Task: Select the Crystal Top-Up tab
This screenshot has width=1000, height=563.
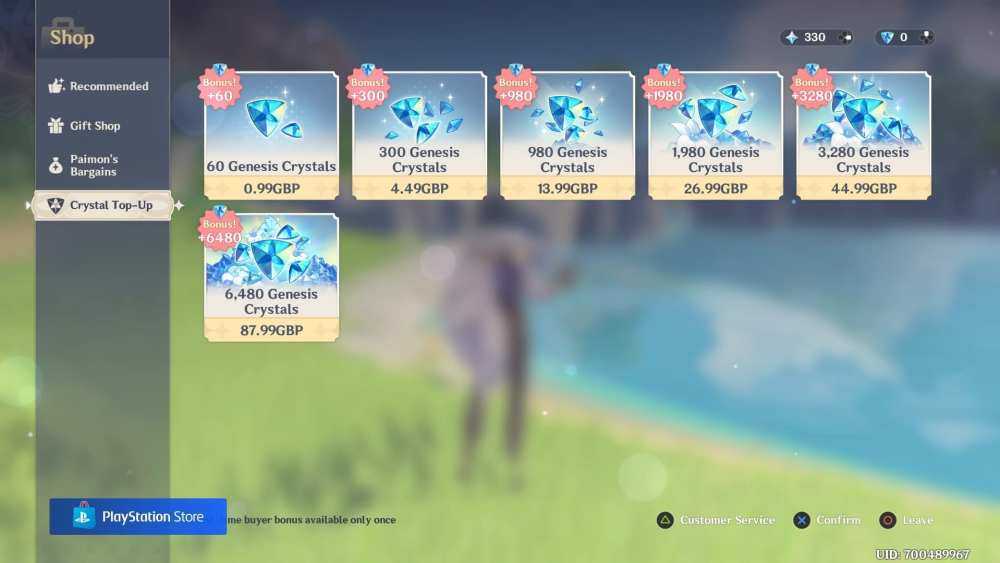Action: tap(104, 205)
